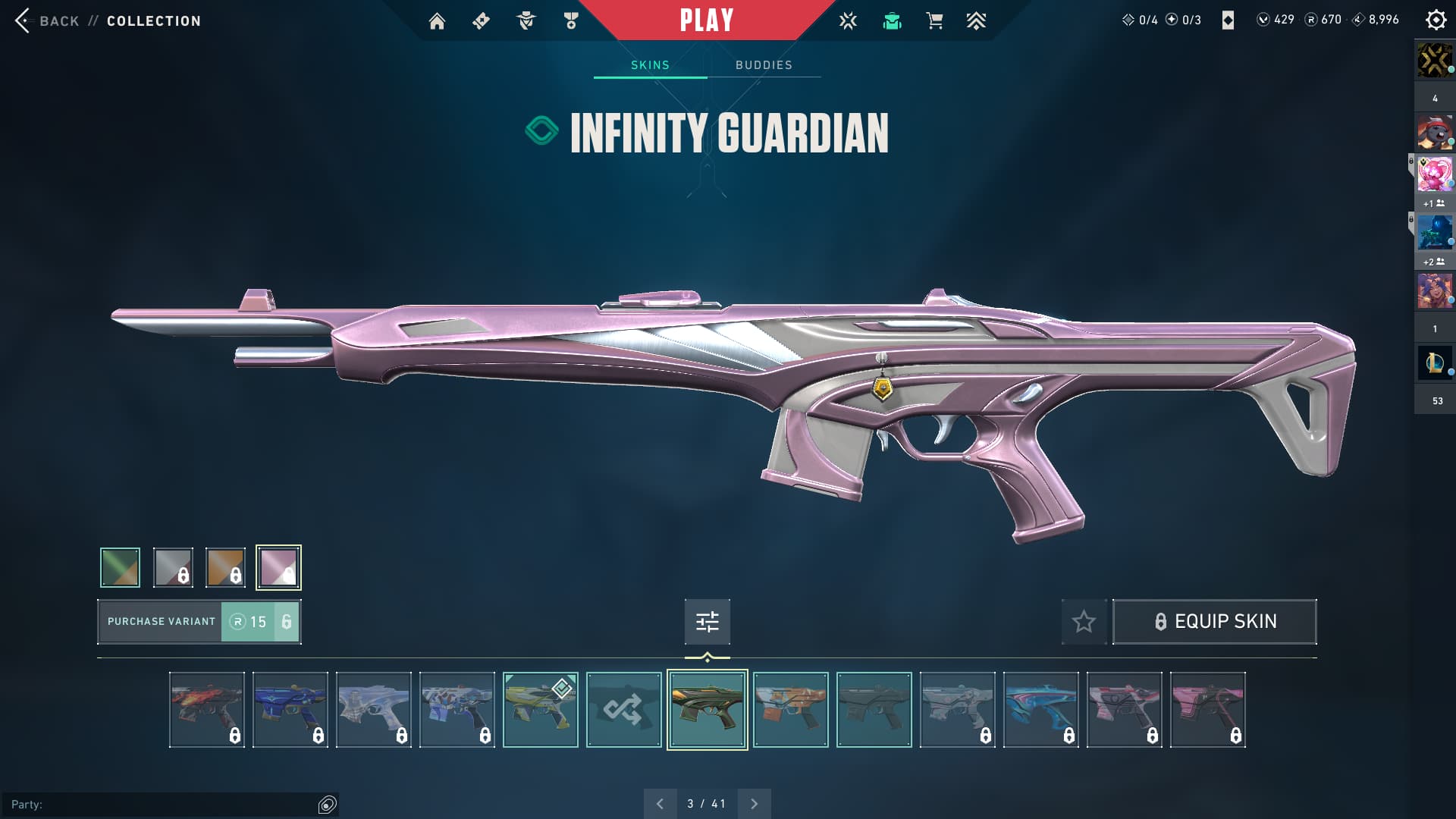Choose the green-gold color variant swatch
Image resolution: width=1456 pixels, height=819 pixels.
pos(120,567)
